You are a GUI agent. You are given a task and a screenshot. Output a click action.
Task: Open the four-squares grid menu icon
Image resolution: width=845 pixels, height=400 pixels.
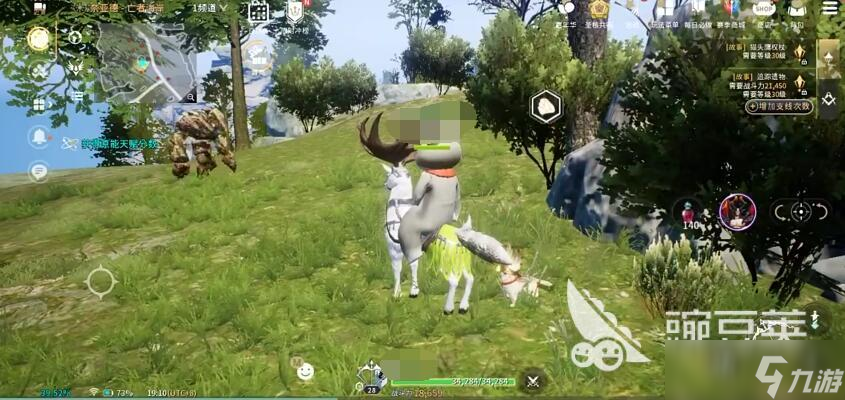click(39, 104)
